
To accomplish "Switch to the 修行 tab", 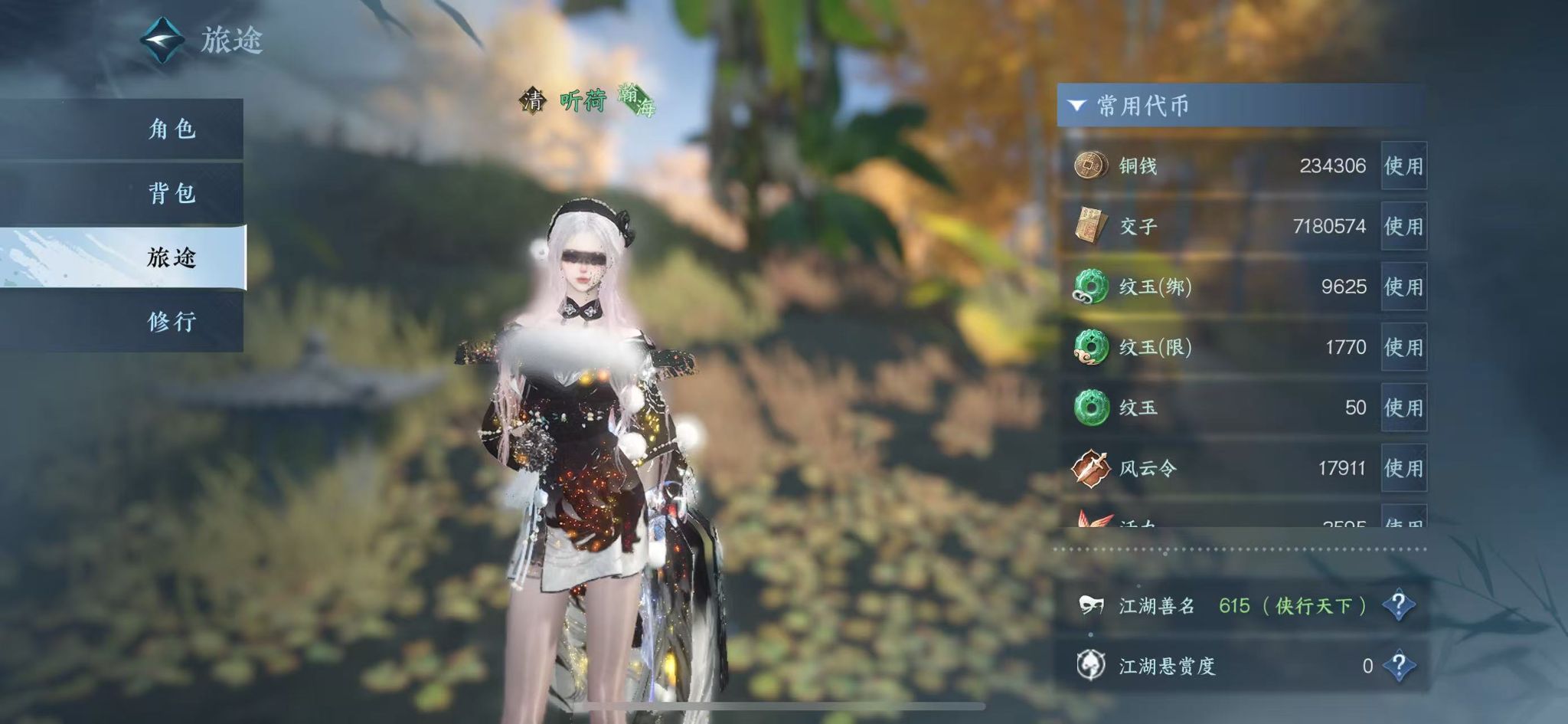I will [x=171, y=322].
